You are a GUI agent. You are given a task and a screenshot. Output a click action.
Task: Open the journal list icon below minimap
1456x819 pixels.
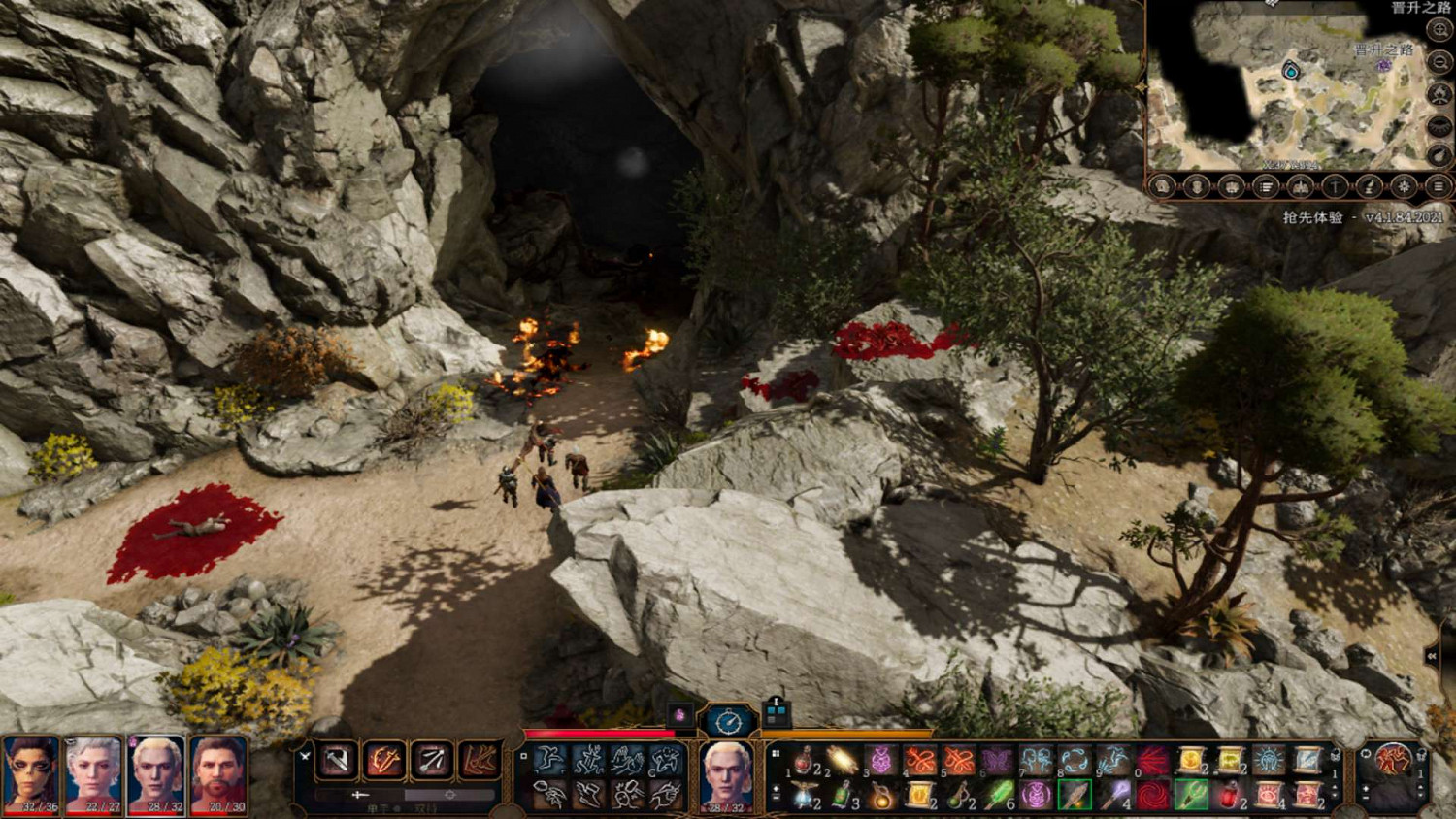coord(1266,186)
